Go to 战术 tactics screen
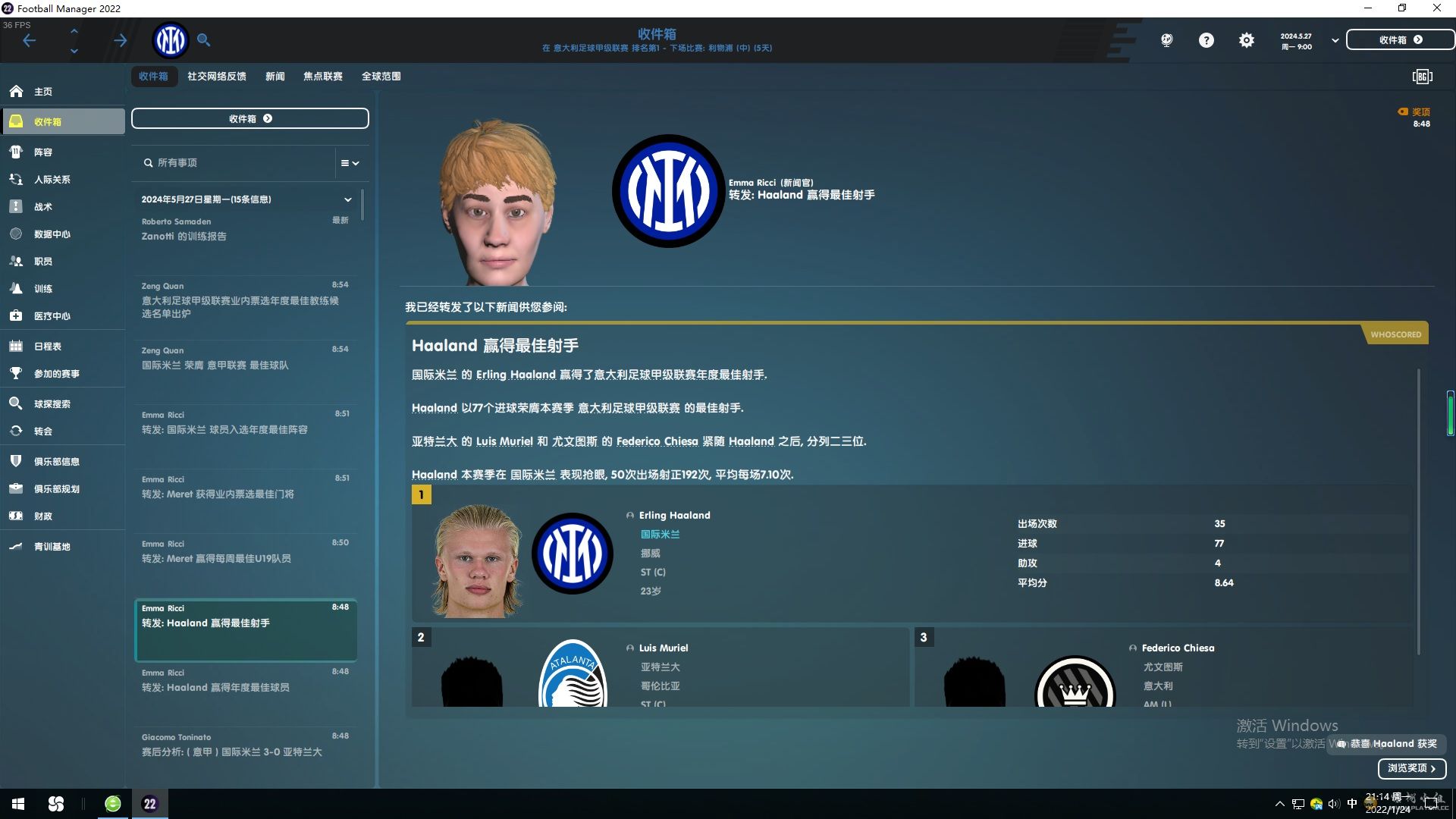Image resolution: width=1456 pixels, height=819 pixels. 42,207
